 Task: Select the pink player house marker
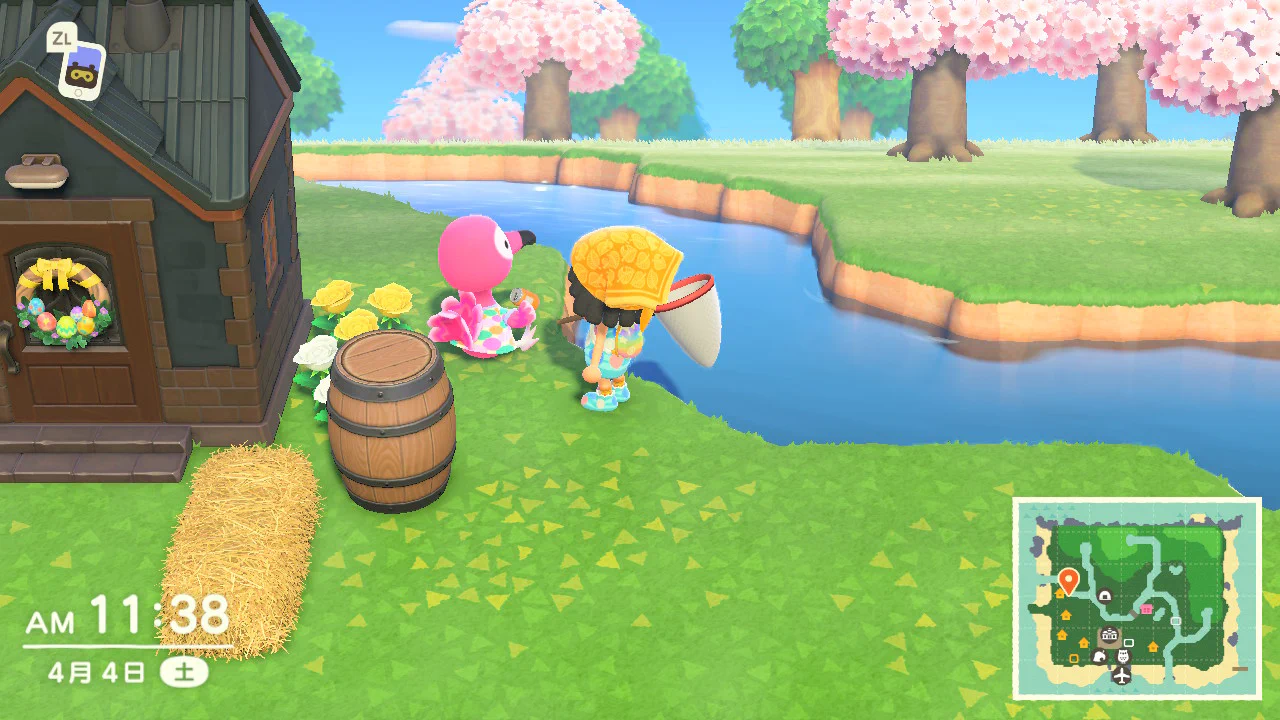(x=1146, y=608)
